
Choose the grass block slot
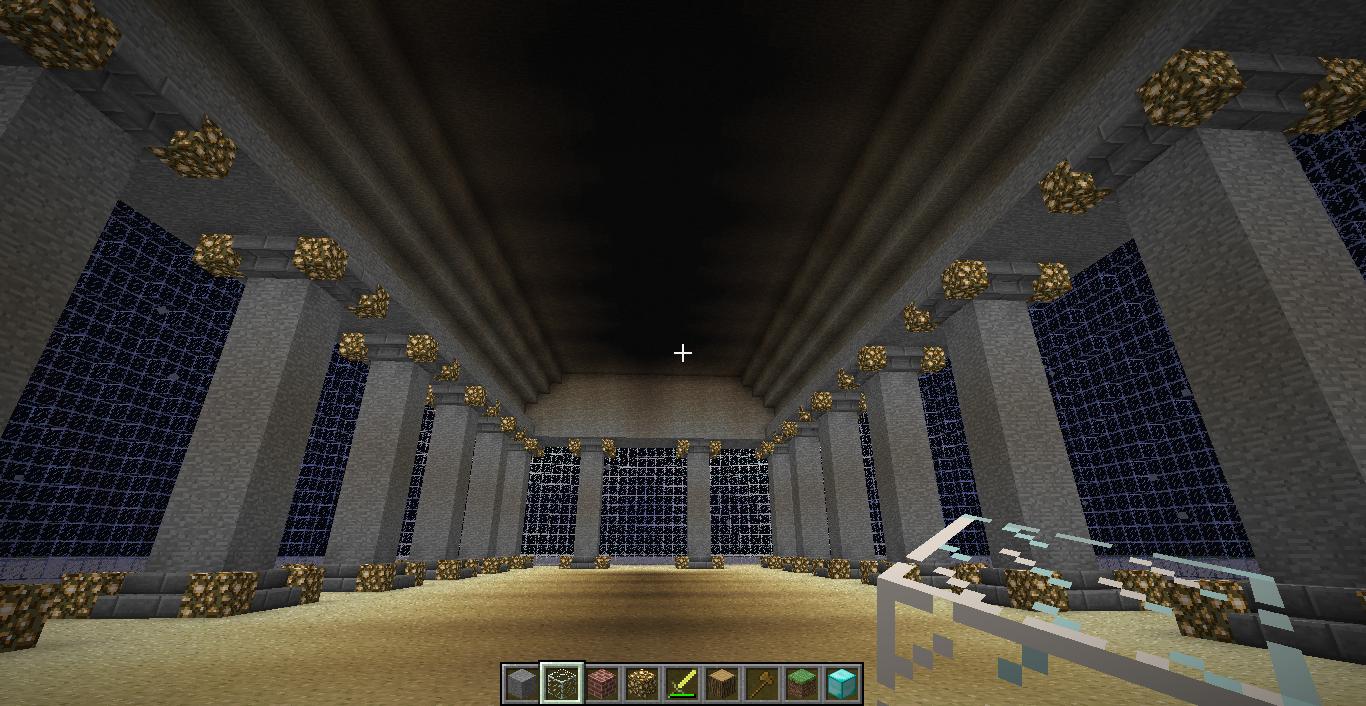point(802,684)
